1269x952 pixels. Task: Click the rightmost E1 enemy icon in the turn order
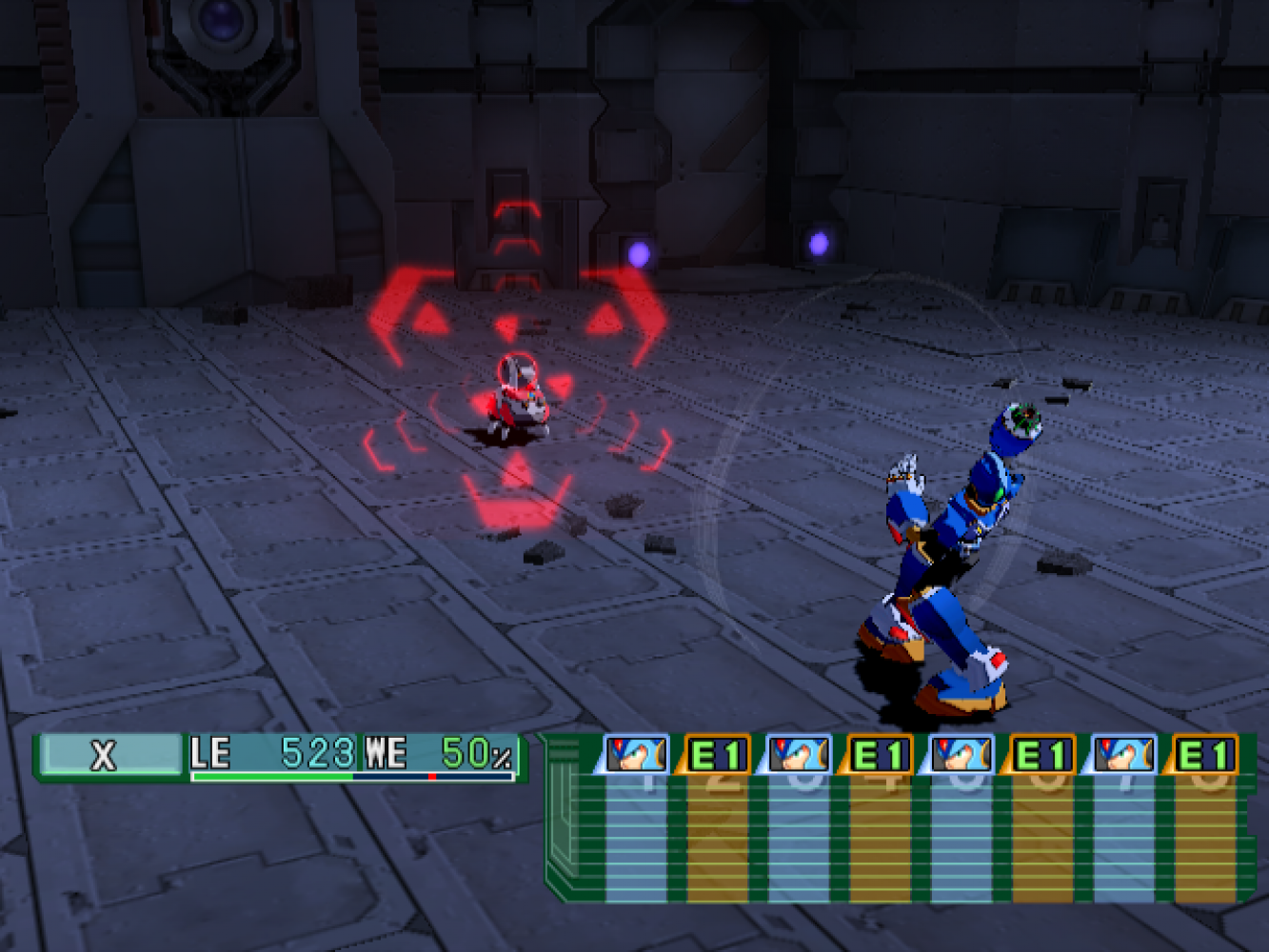1203,755
